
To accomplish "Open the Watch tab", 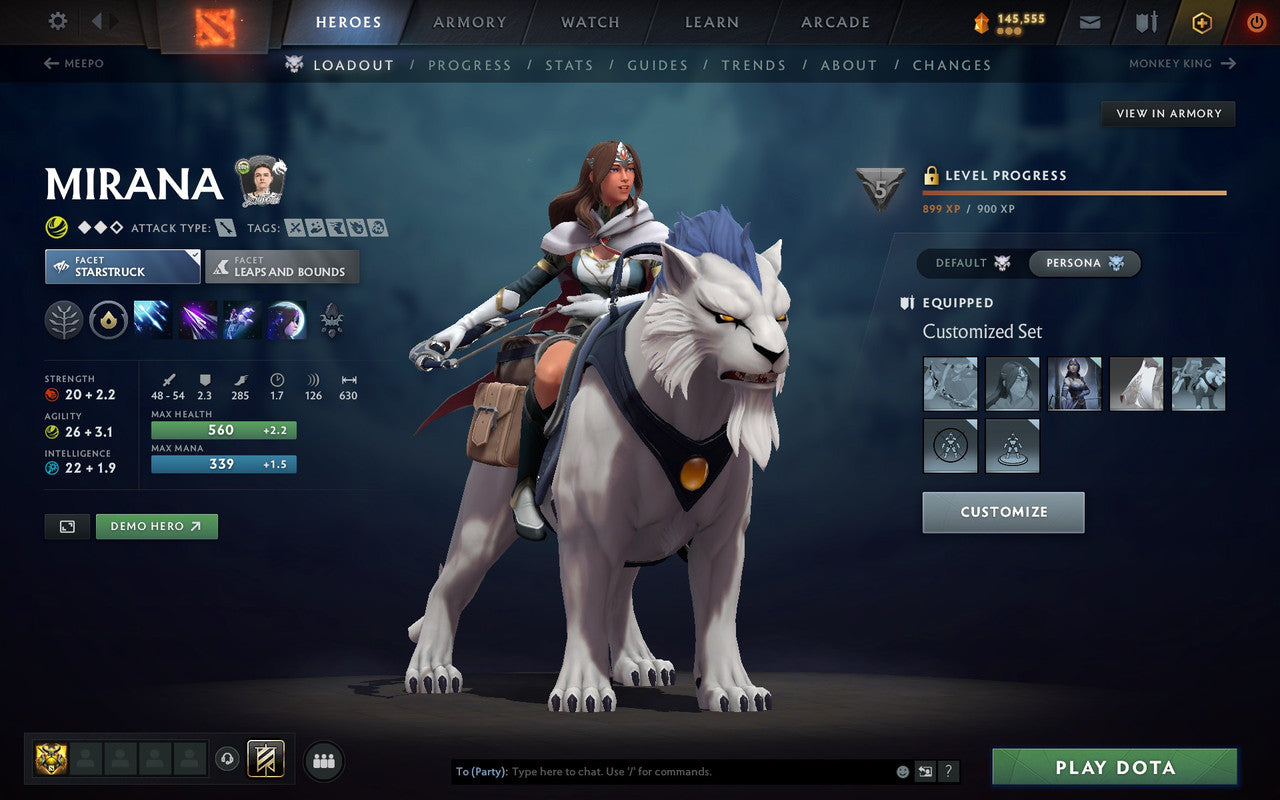I will tap(590, 22).
